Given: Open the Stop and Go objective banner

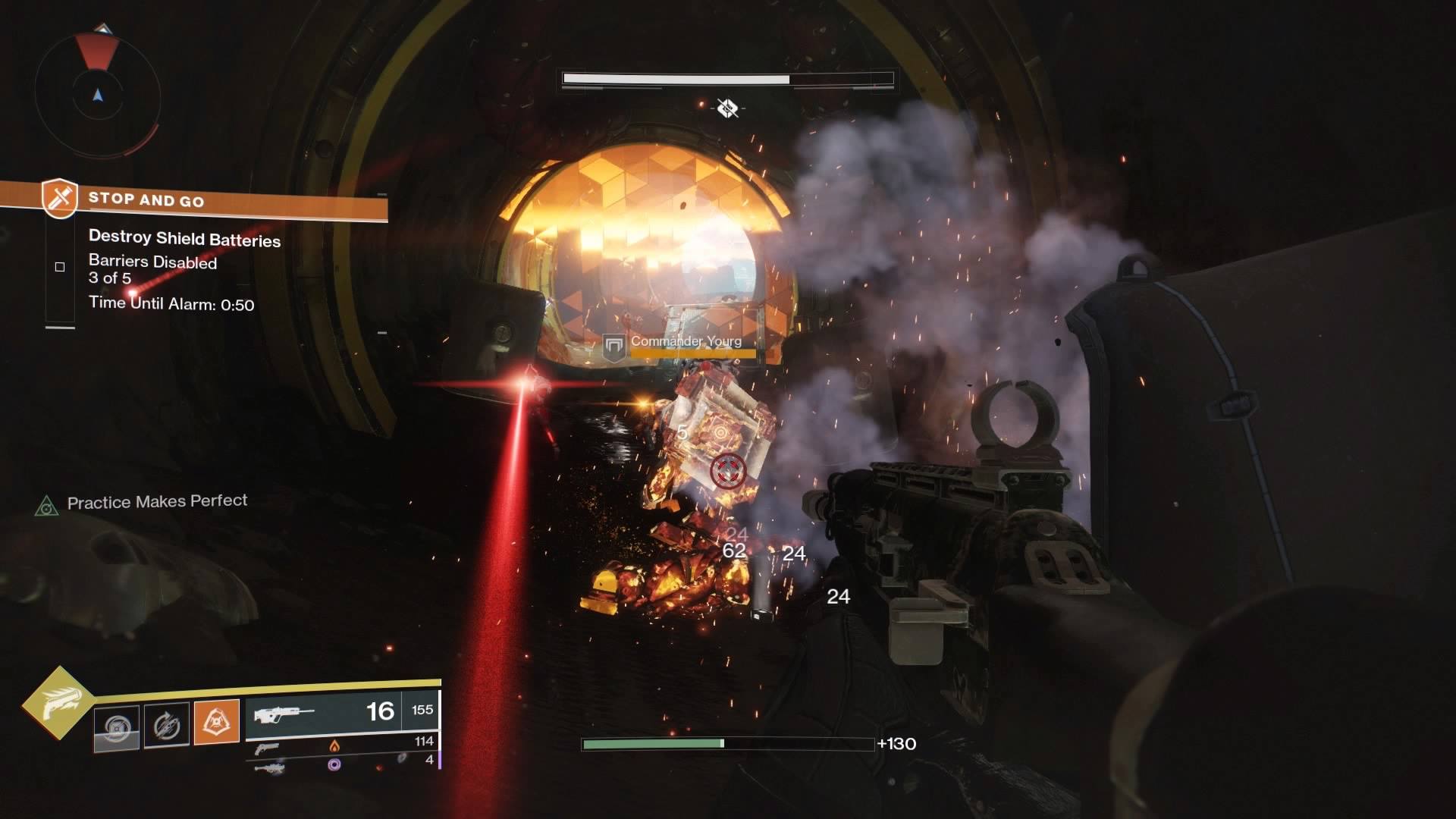Looking at the screenshot, I should 212,200.
